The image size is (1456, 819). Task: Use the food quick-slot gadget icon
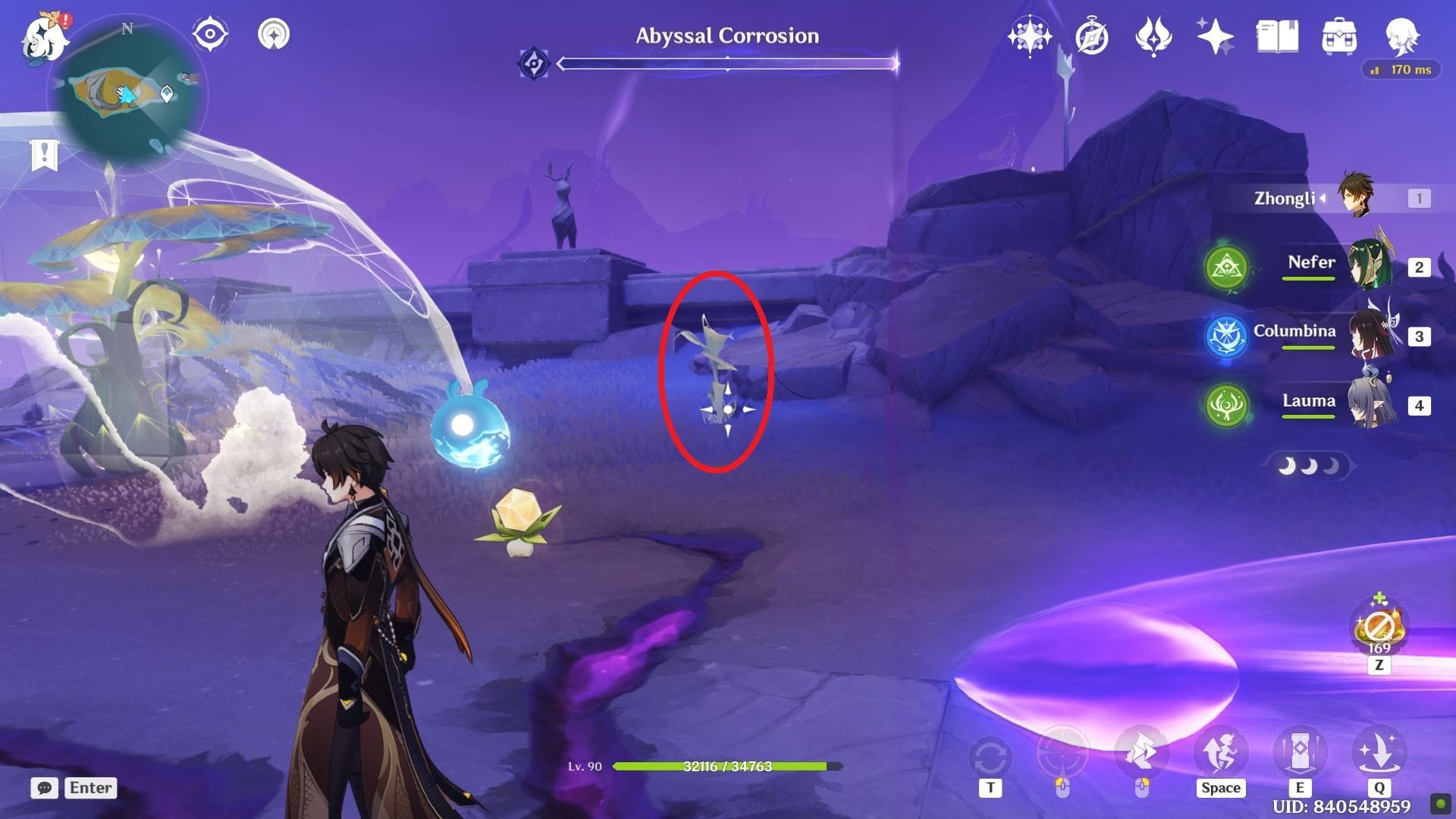(x=1379, y=629)
